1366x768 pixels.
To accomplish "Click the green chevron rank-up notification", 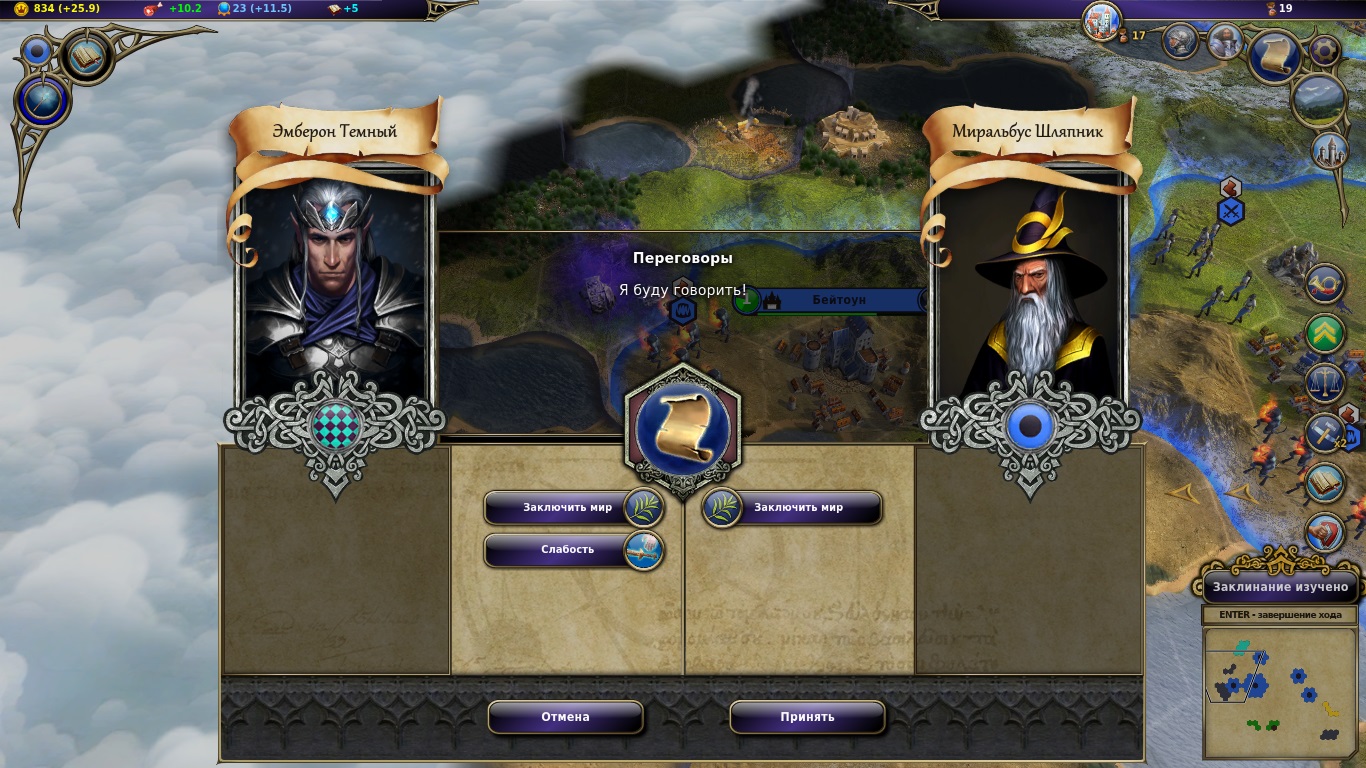I will pos(1325,333).
